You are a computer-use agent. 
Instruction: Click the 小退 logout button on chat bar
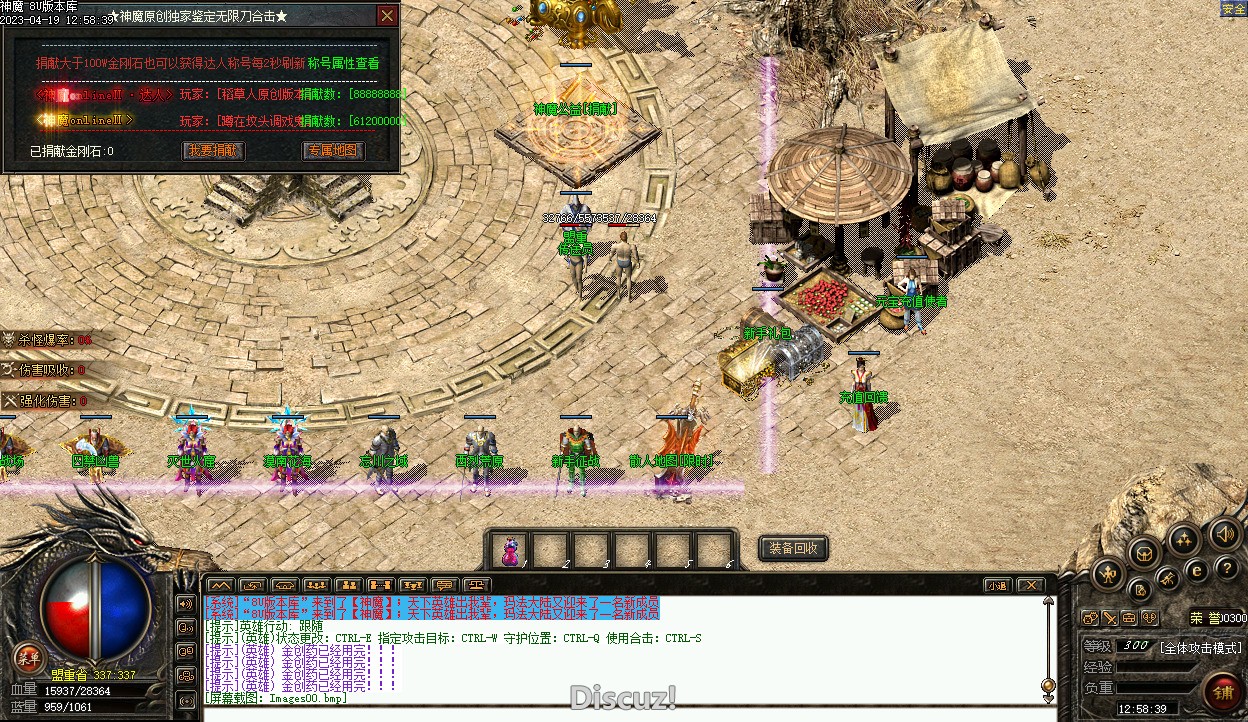click(996, 585)
